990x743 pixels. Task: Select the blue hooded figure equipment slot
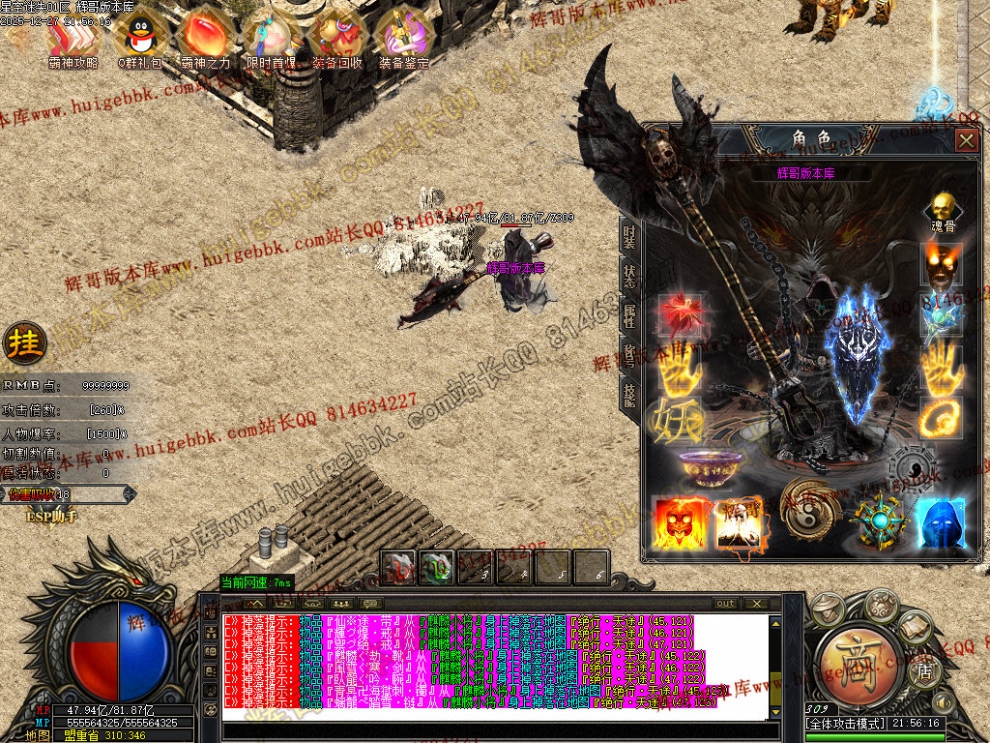coord(940,522)
